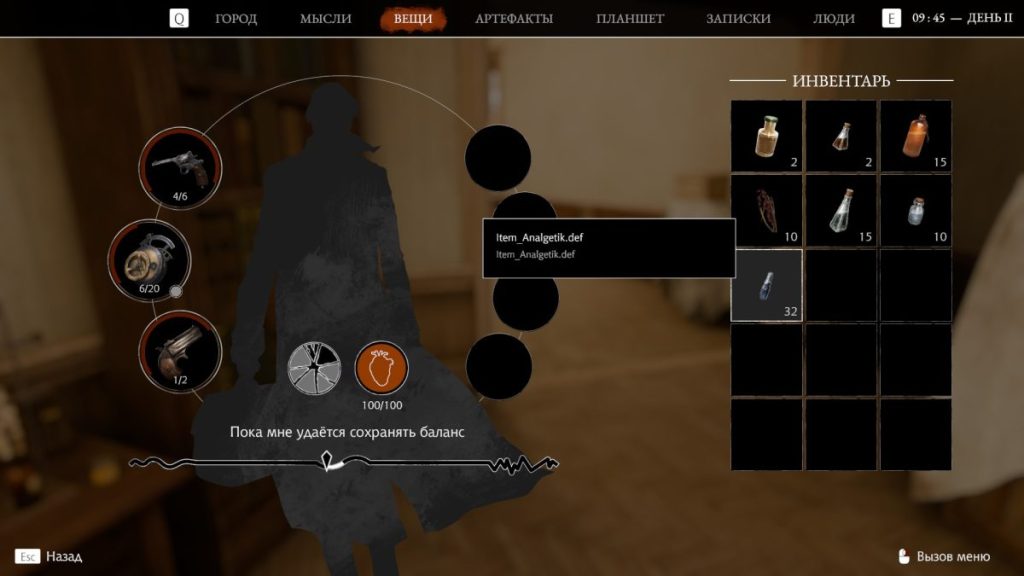Select the clear glass flask stack of 15

tap(841, 211)
